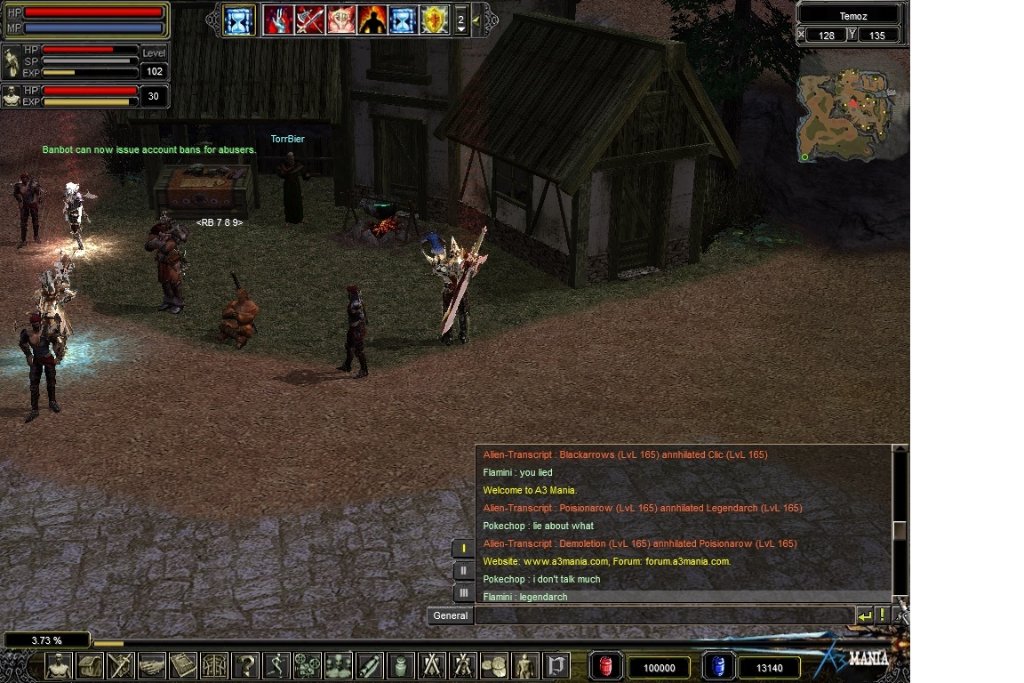Switch to chat tab III
This screenshot has width=1024, height=683.
coord(463,593)
